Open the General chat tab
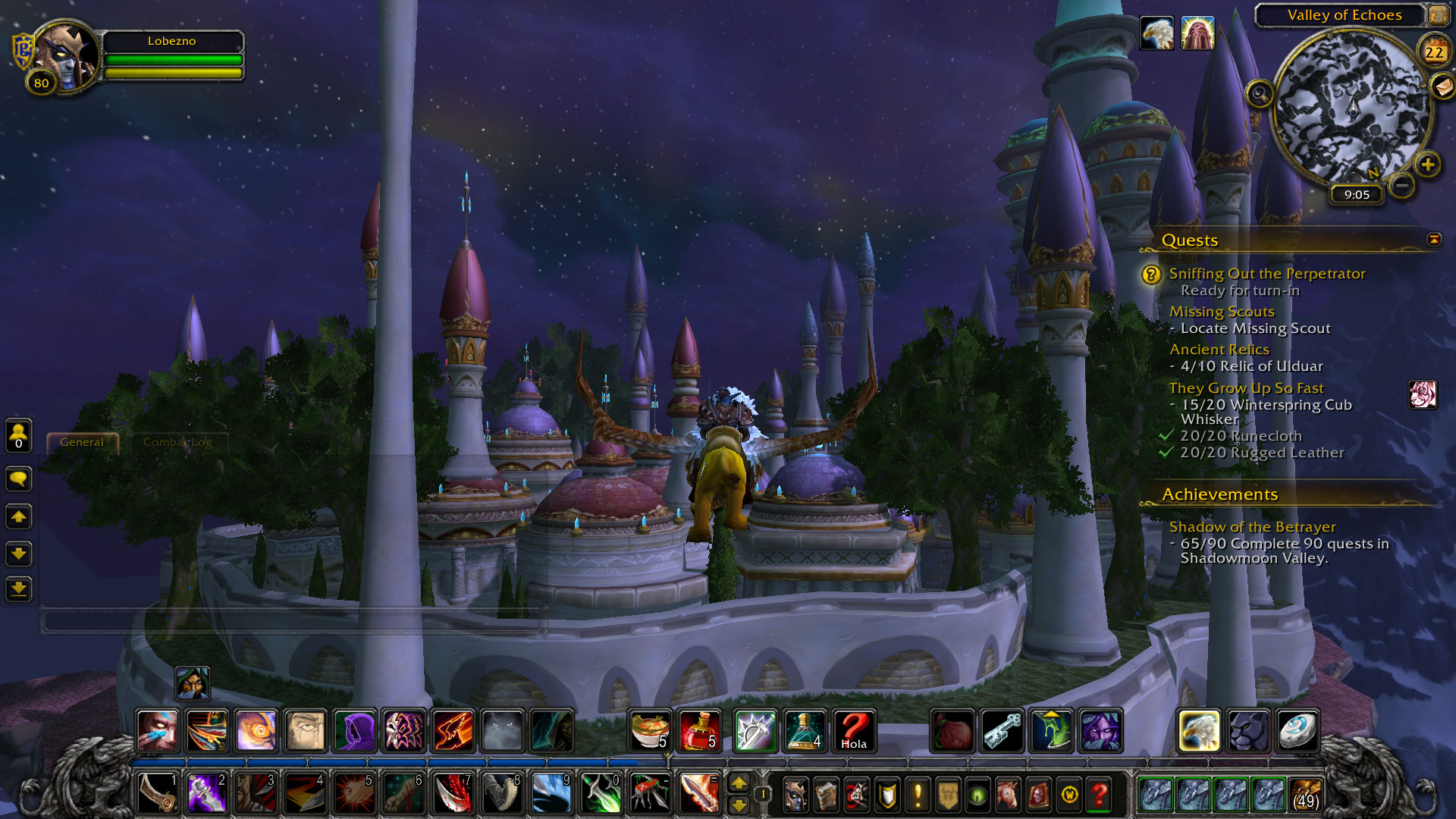Screen dimensions: 1456x819 82,442
